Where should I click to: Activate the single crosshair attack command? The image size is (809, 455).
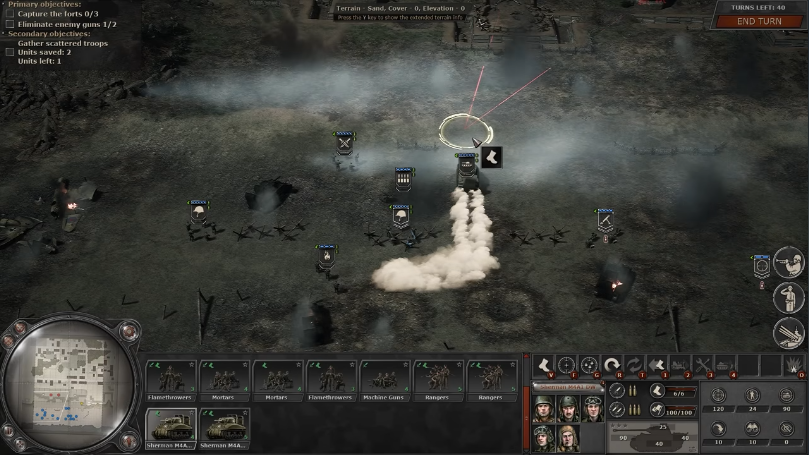tap(566, 365)
